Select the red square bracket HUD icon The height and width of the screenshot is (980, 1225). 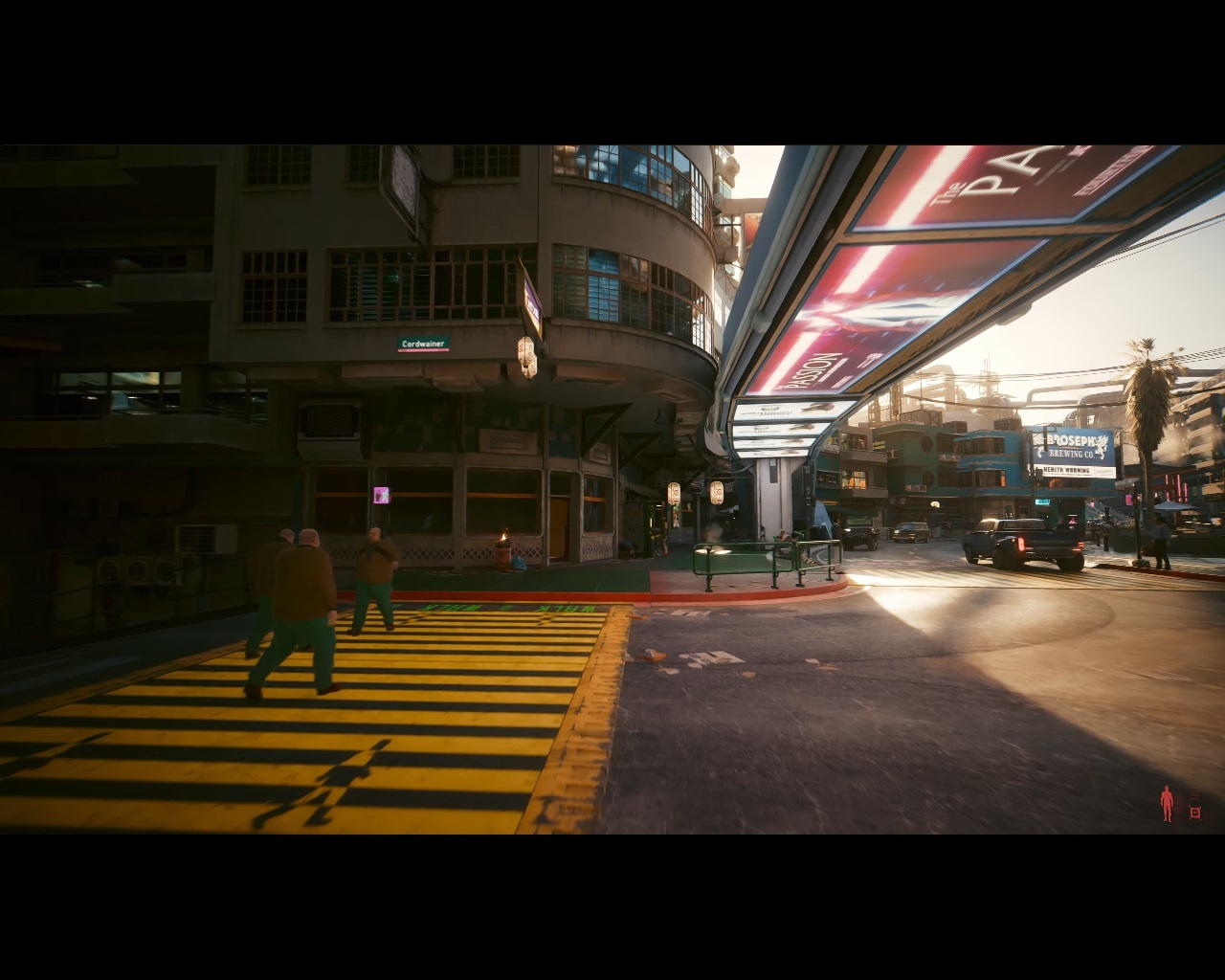pos(1194,813)
